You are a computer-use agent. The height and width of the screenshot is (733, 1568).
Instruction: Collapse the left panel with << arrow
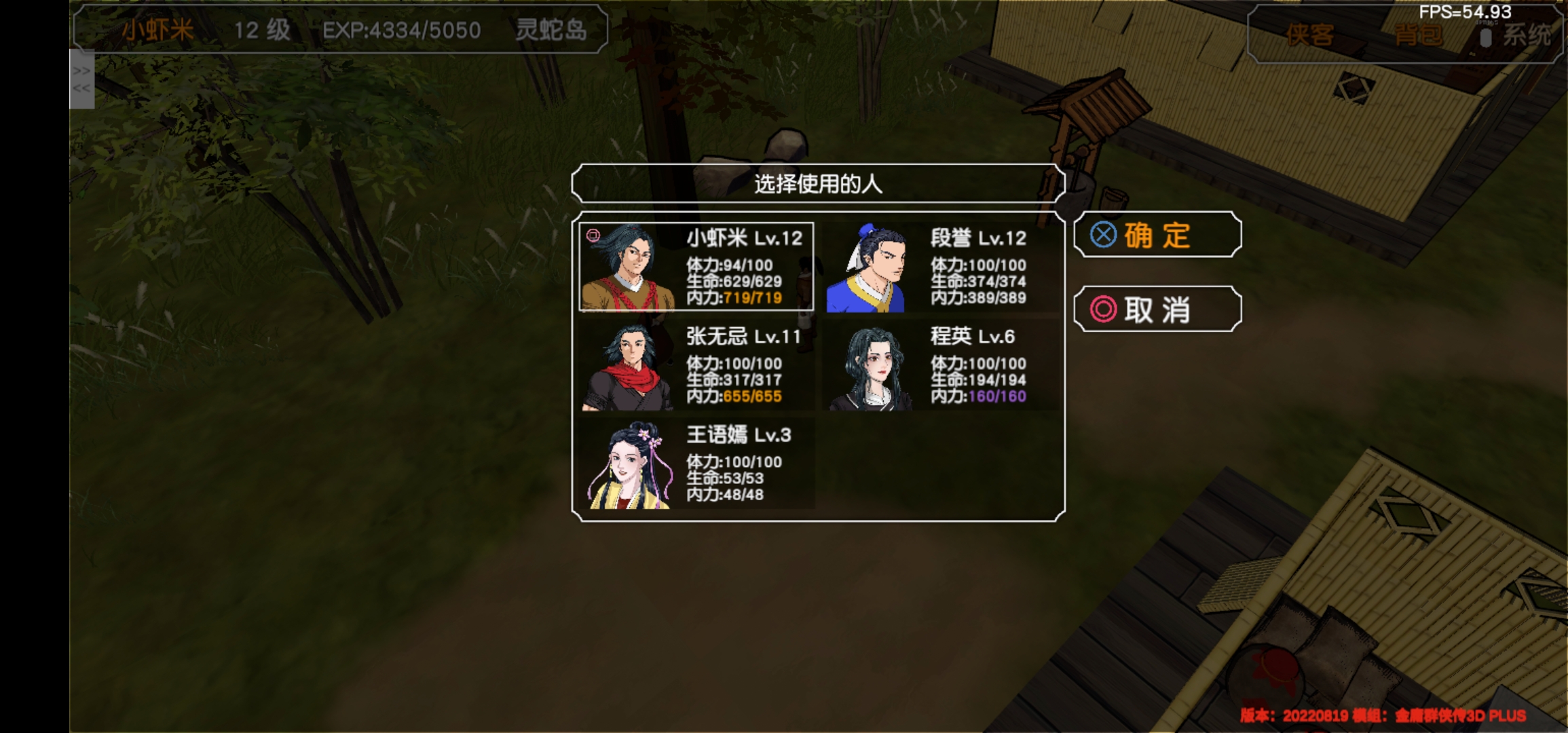[x=83, y=88]
